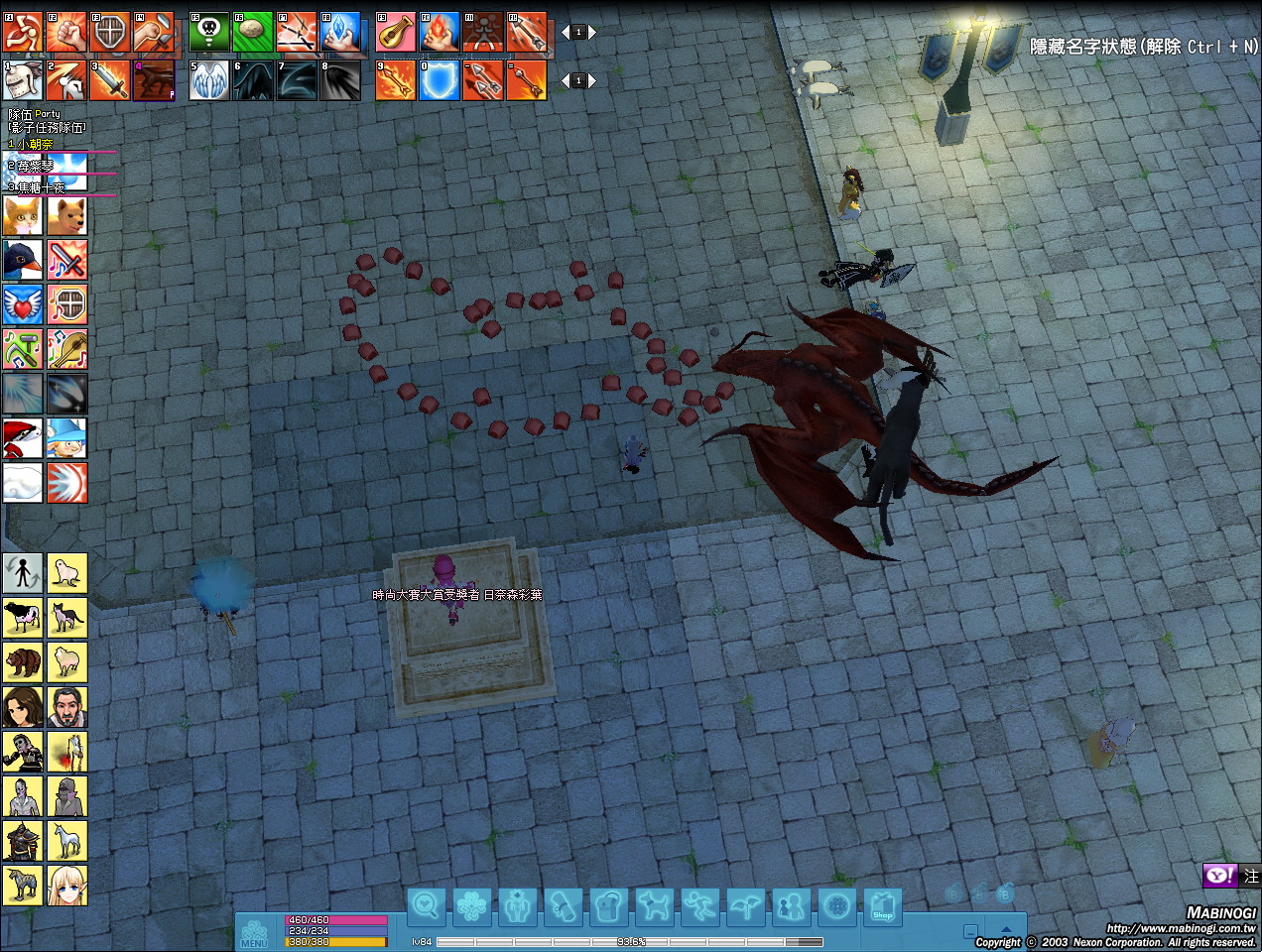Activate the blue shield skill in slot 0
The height and width of the screenshot is (952, 1262).
click(x=440, y=80)
